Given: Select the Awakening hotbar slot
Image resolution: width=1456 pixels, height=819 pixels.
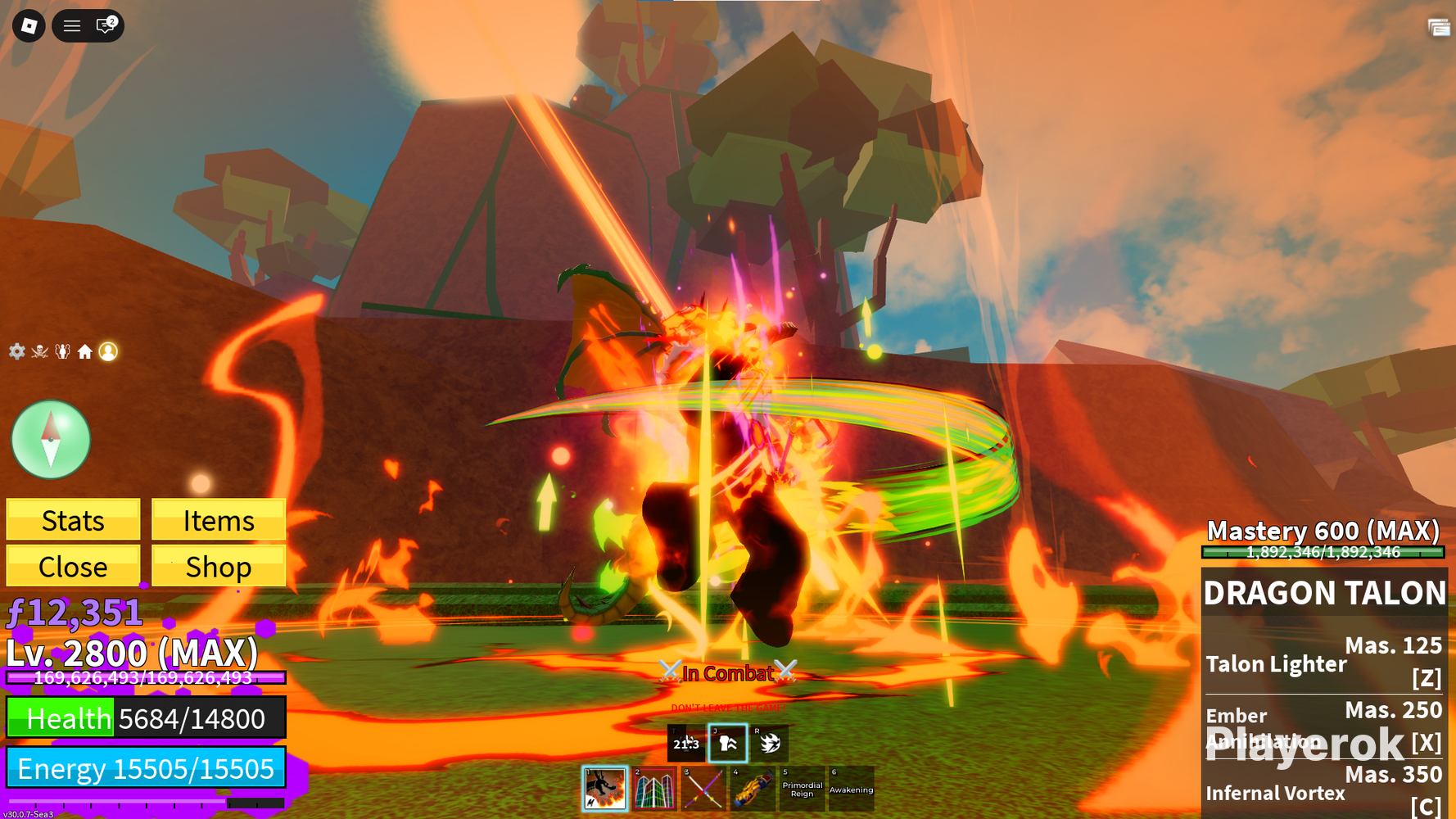Looking at the screenshot, I should (x=851, y=789).
